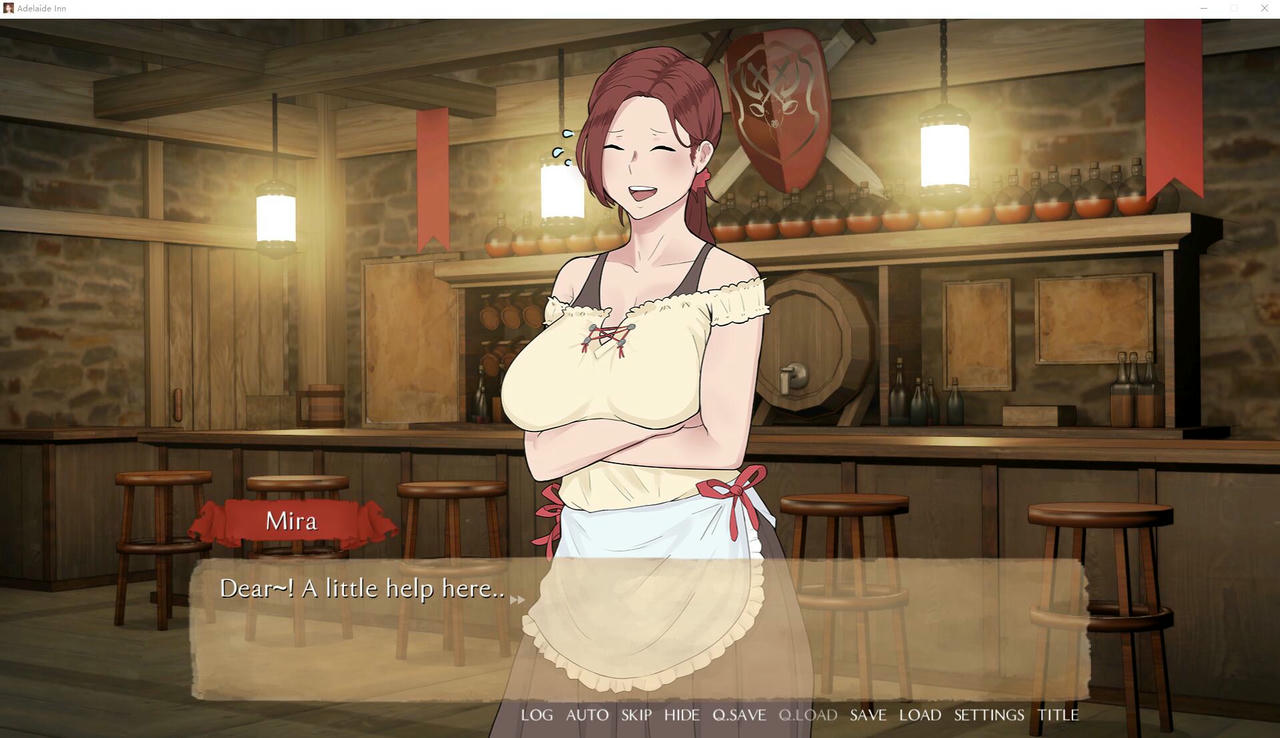Hide the text box using HIDE
This screenshot has width=1280, height=738.
(x=681, y=714)
